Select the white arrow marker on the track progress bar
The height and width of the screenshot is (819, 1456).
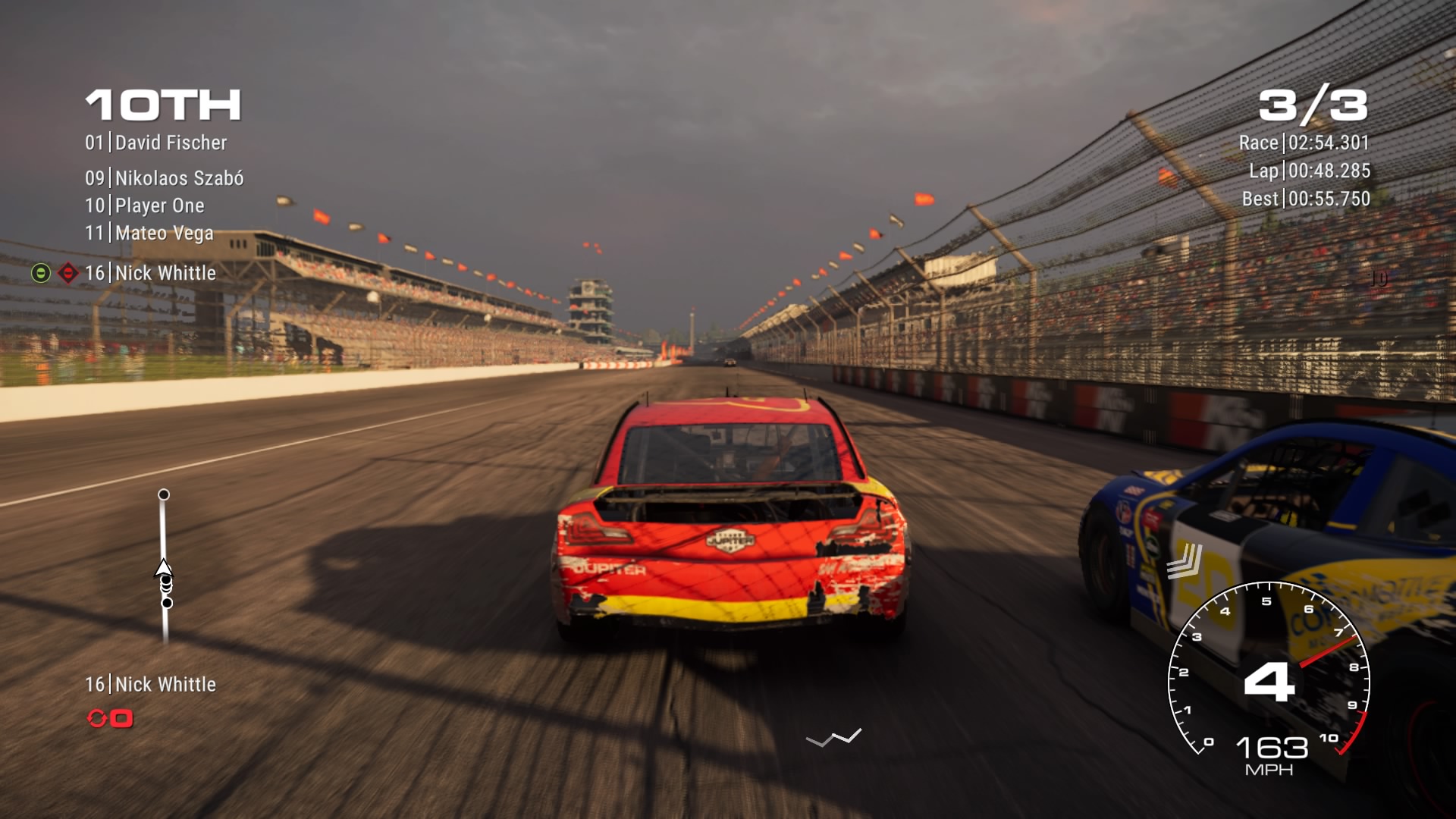tap(163, 566)
